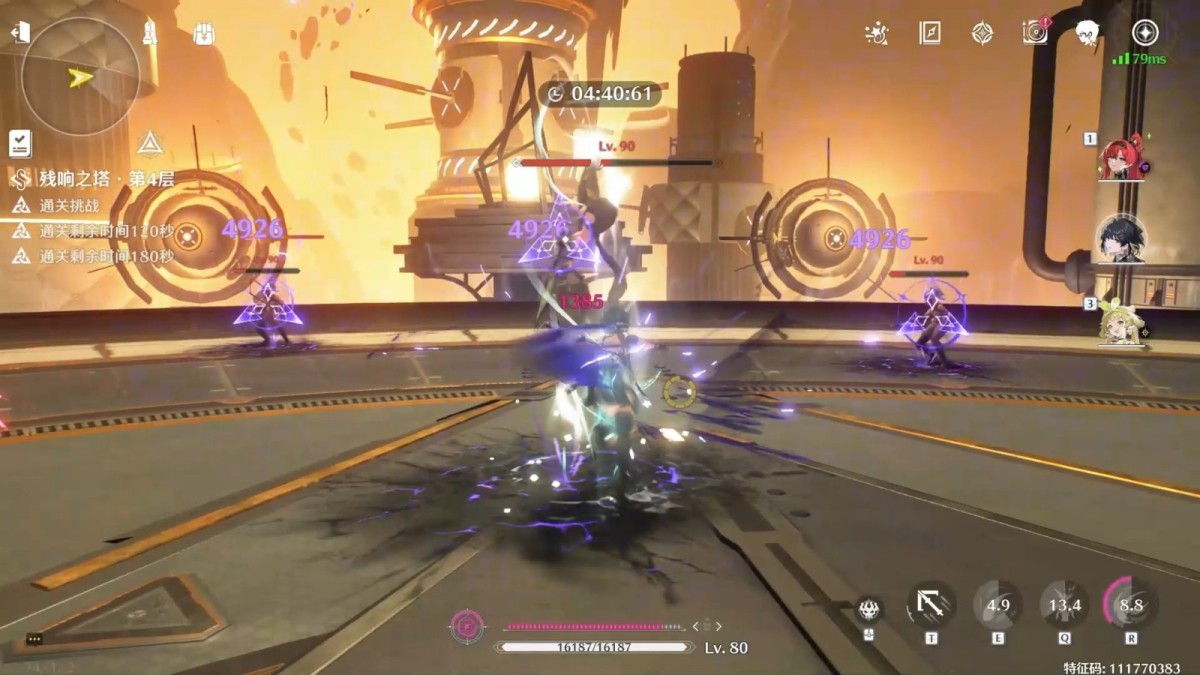Open the circled star main menu icon
The image size is (1200, 675).
click(x=1144, y=33)
